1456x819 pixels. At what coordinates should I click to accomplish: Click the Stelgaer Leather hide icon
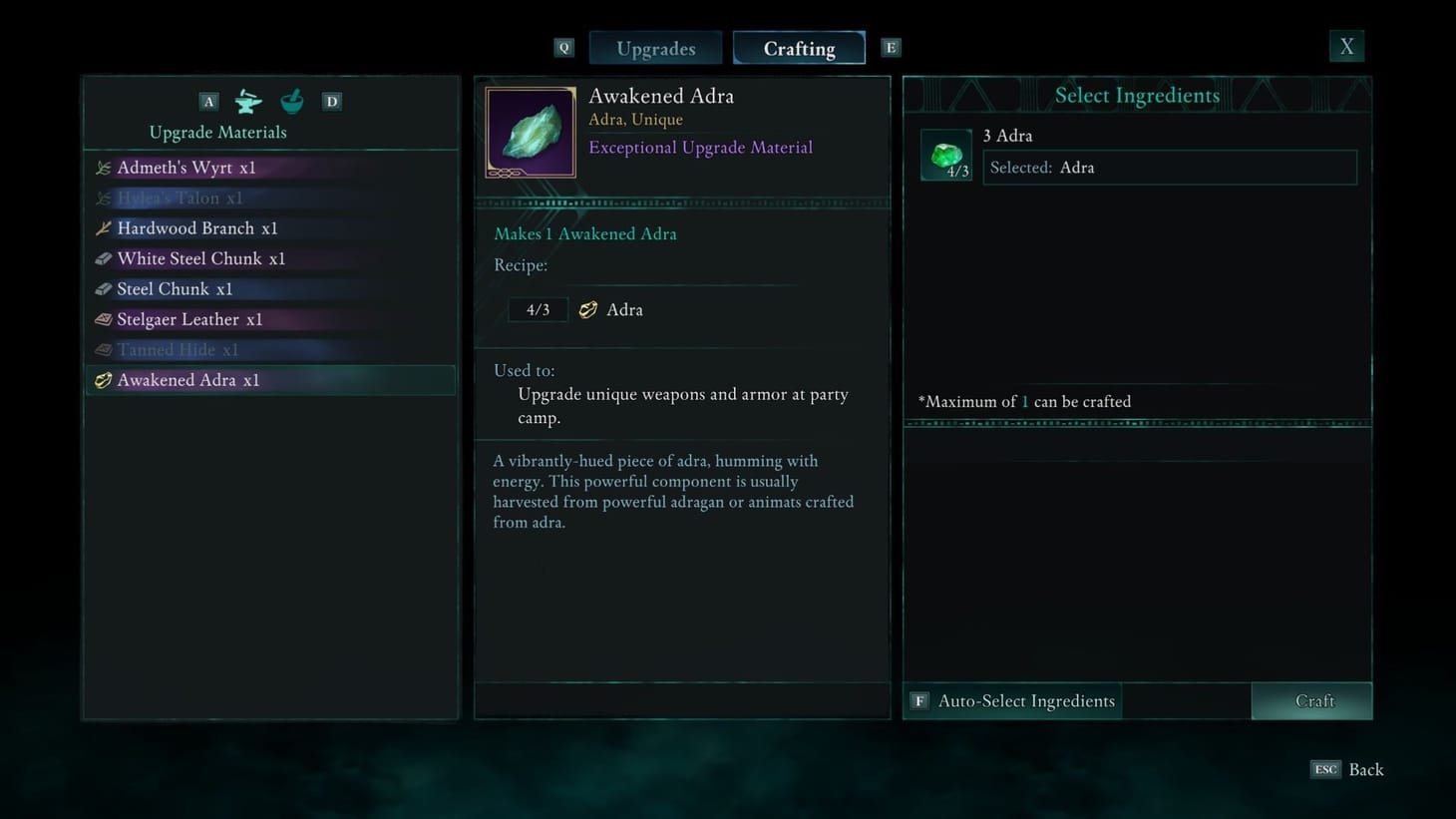click(103, 319)
